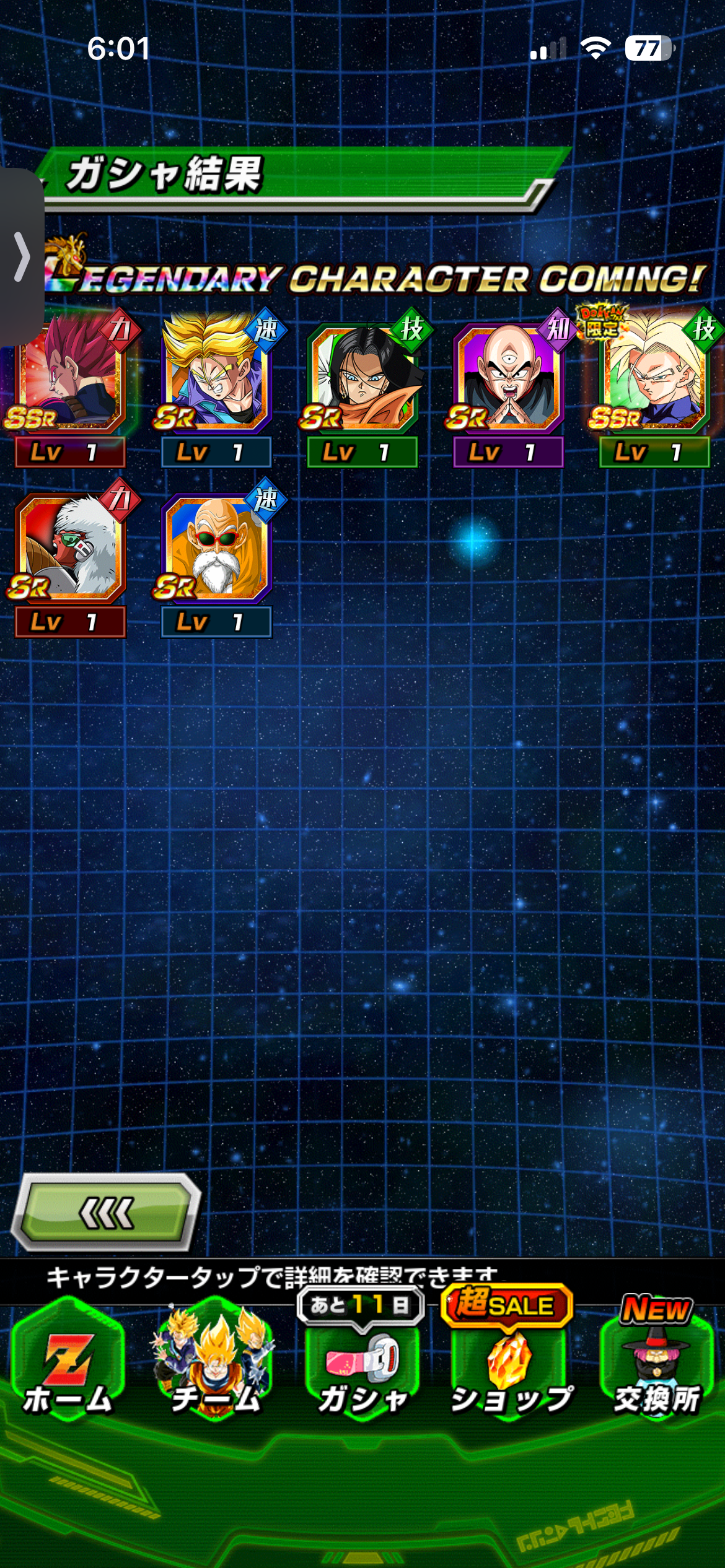This screenshot has height=1568, width=725.
Task: Tap the green back arrows button
Action: [105, 1212]
